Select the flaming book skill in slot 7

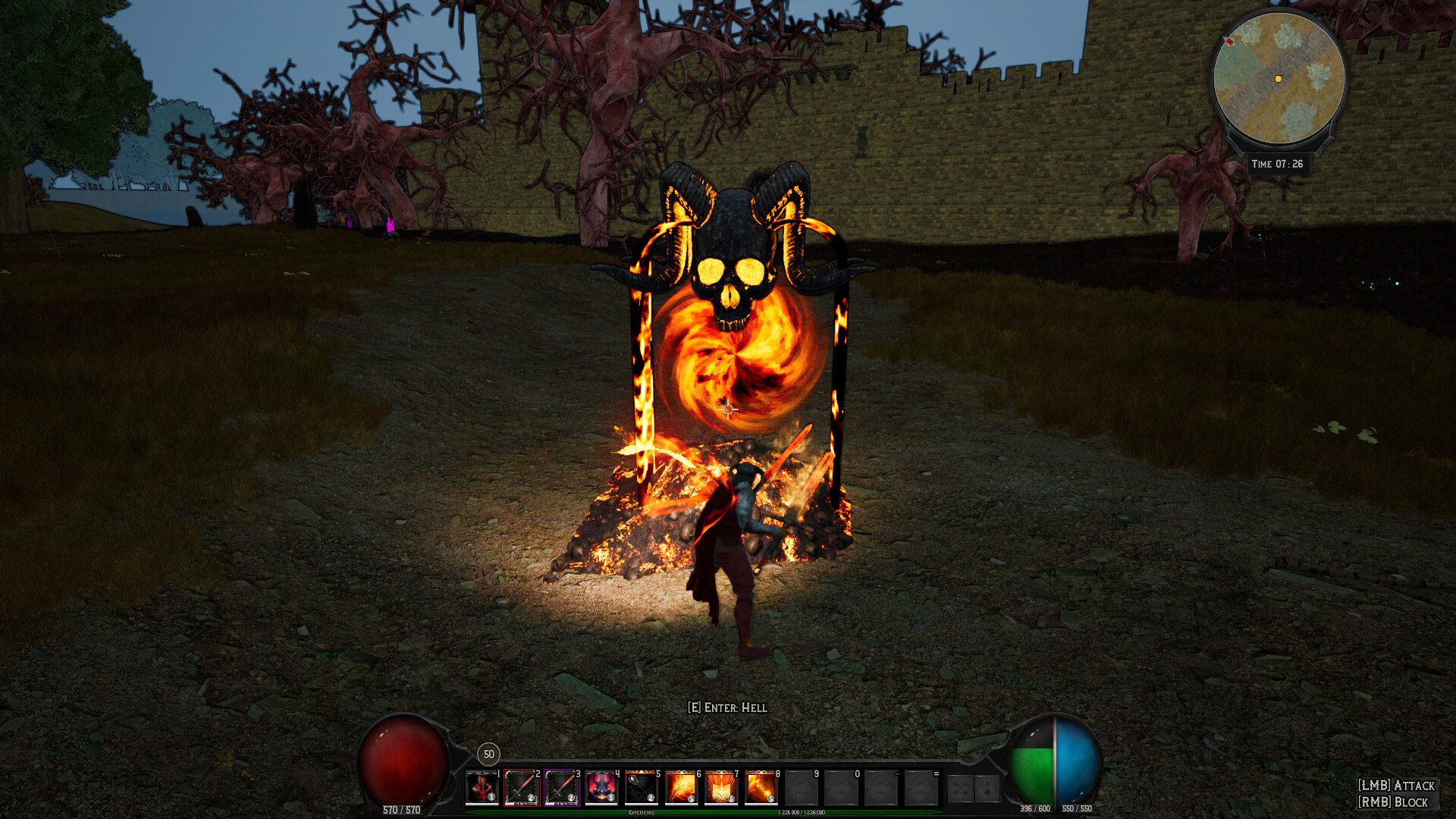point(721,789)
